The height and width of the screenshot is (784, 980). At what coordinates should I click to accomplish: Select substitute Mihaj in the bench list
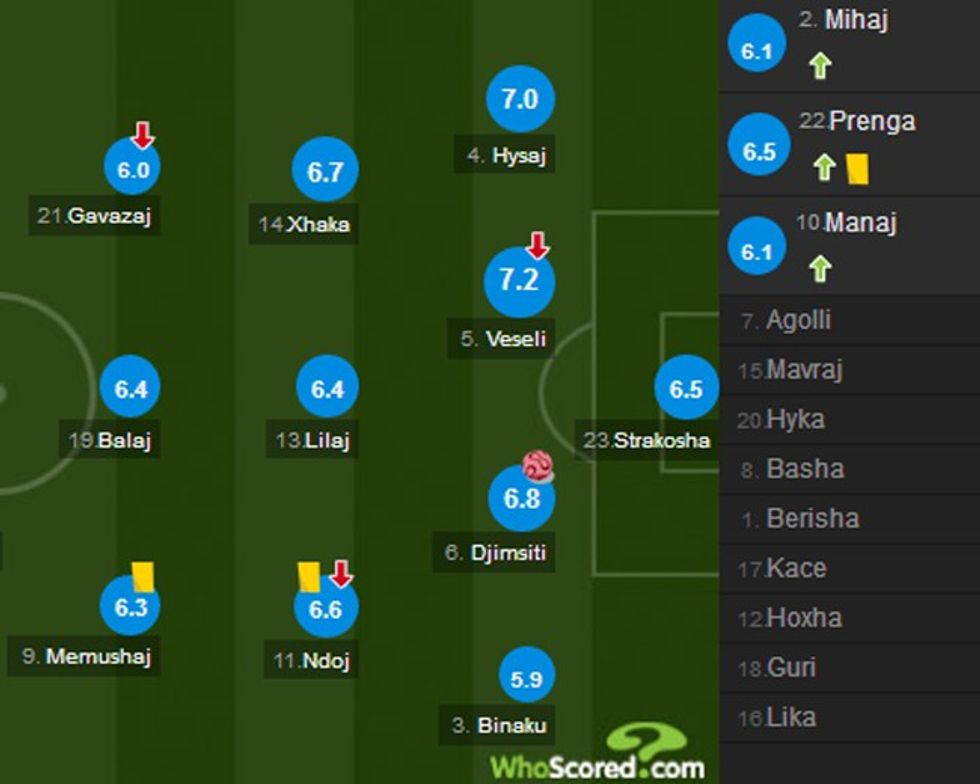856,20
